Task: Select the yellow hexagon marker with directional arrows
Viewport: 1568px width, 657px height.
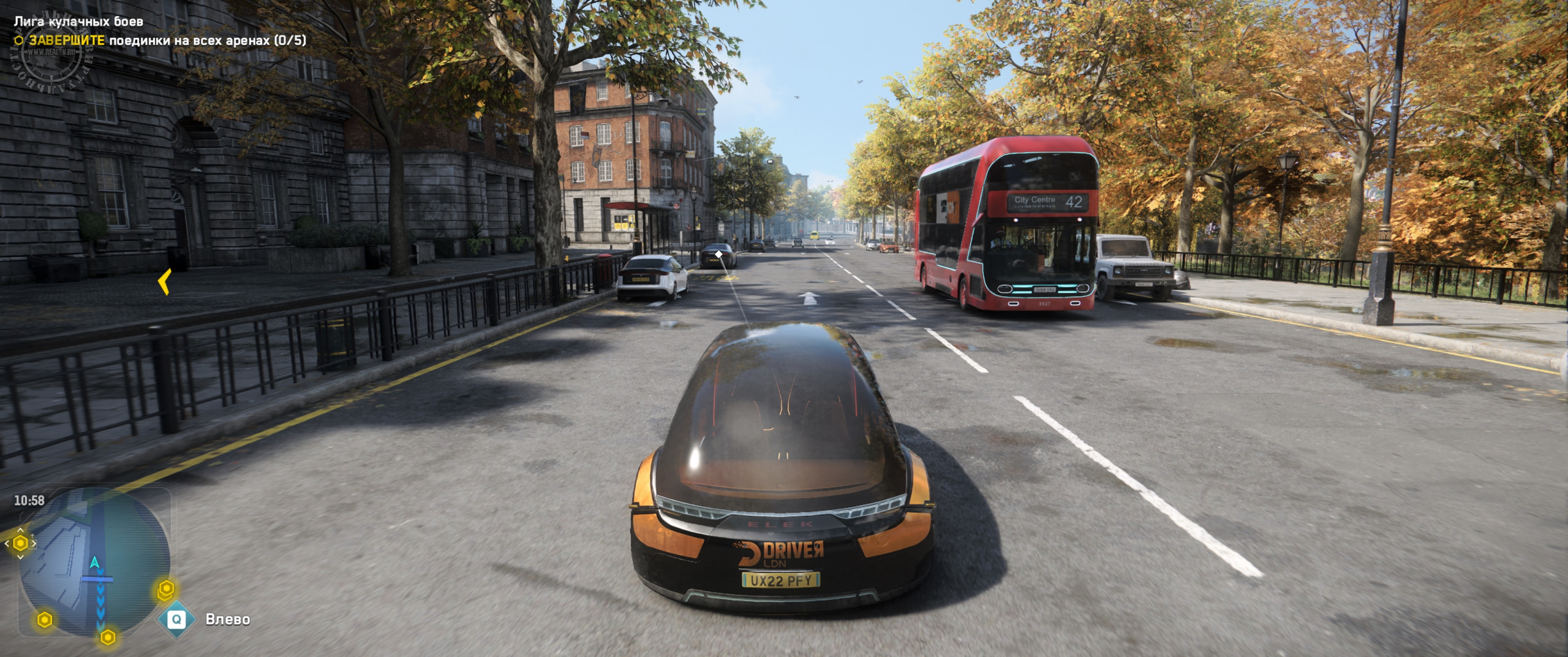Action: (x=20, y=543)
